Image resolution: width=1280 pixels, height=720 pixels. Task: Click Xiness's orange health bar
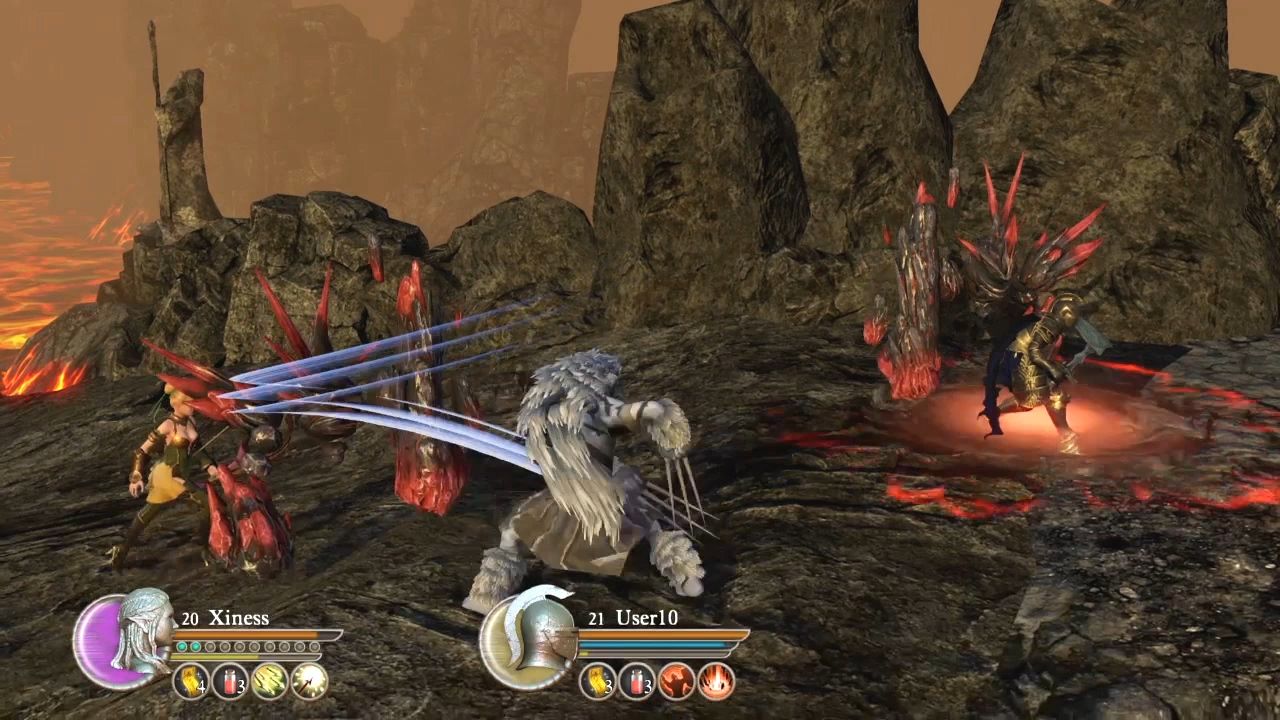(x=246, y=634)
